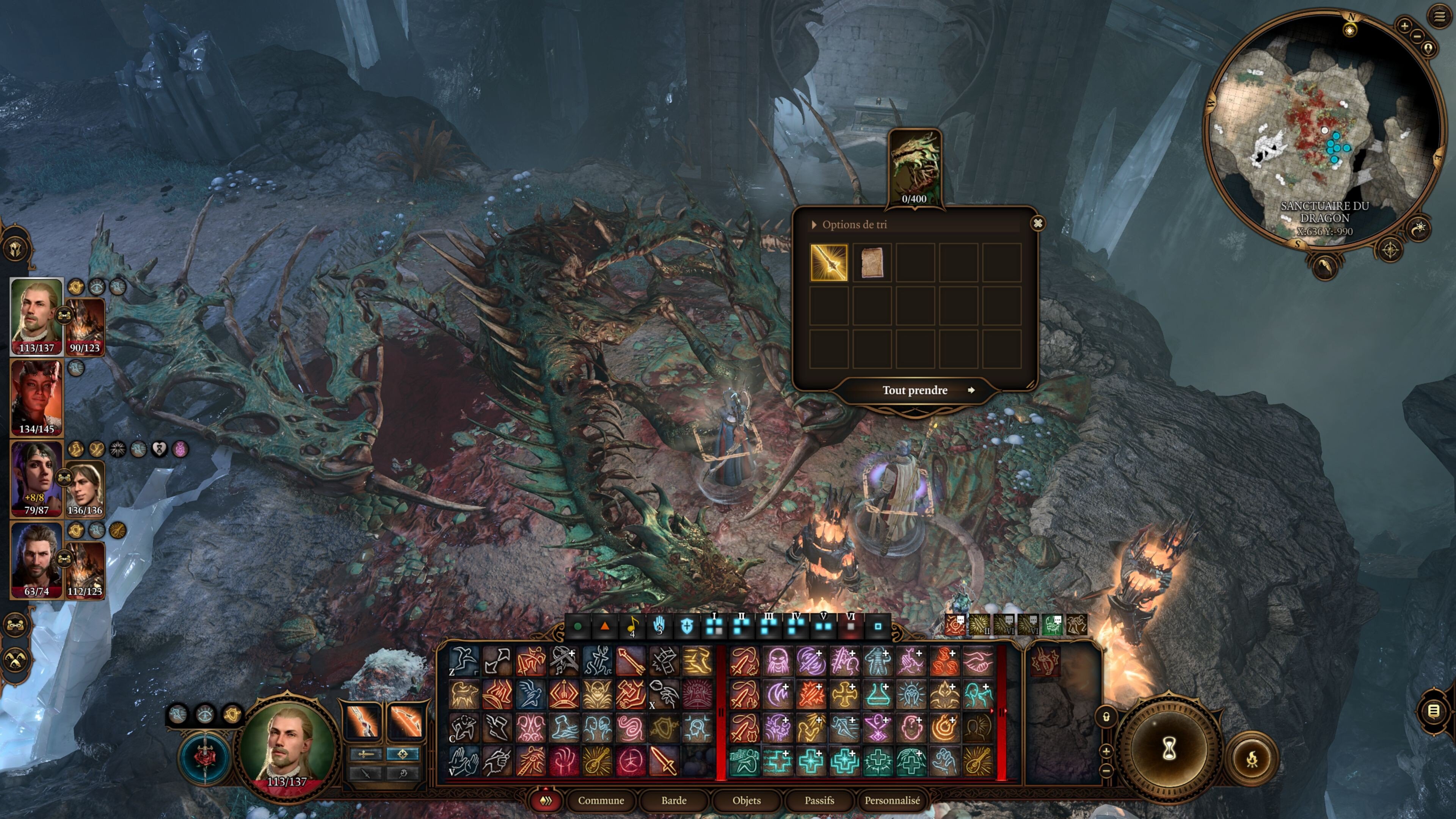Open the minimap of Sanctuaire du Dragon

tap(1323, 130)
